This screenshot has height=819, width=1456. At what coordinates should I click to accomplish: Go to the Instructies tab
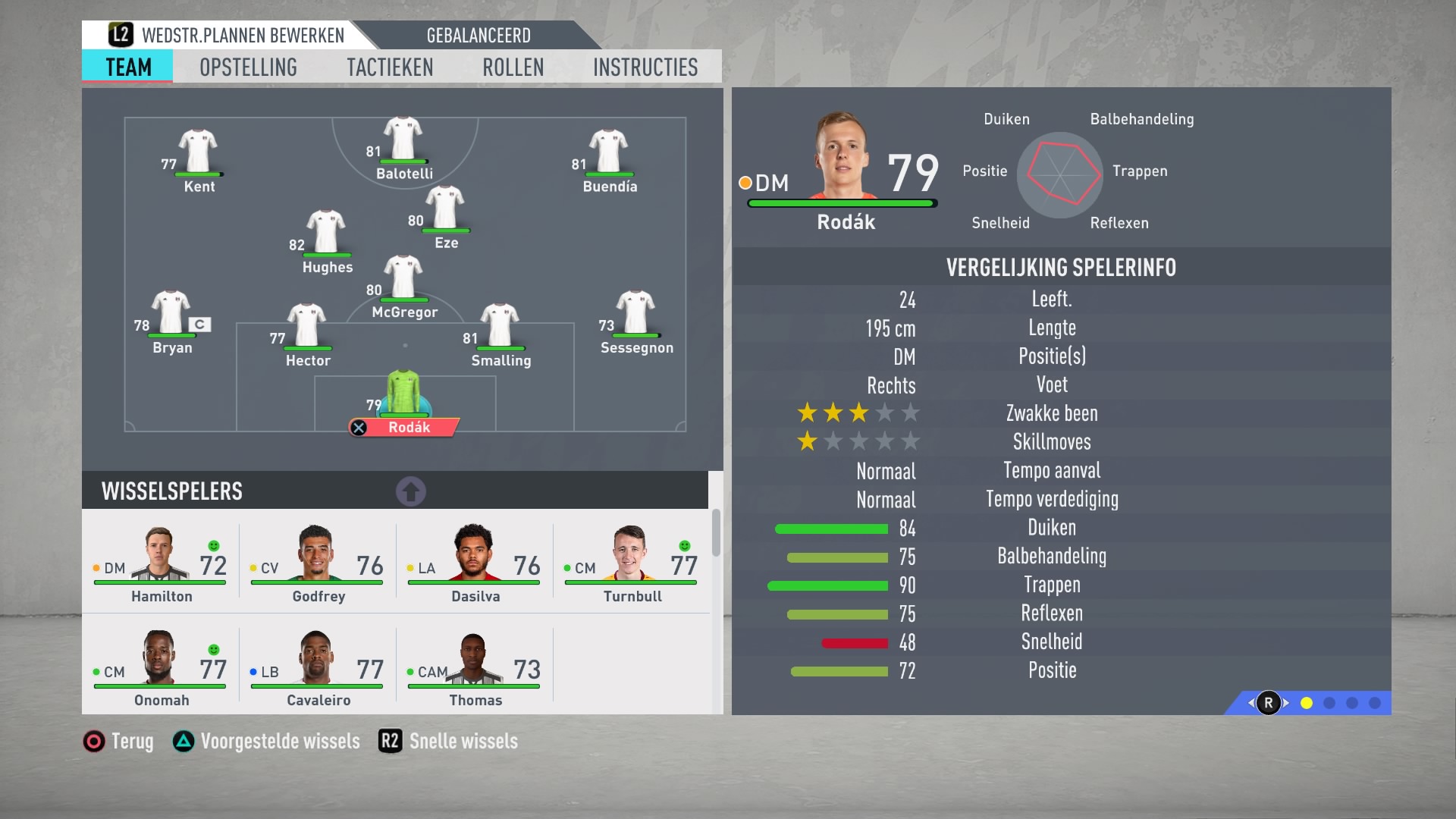pos(645,67)
